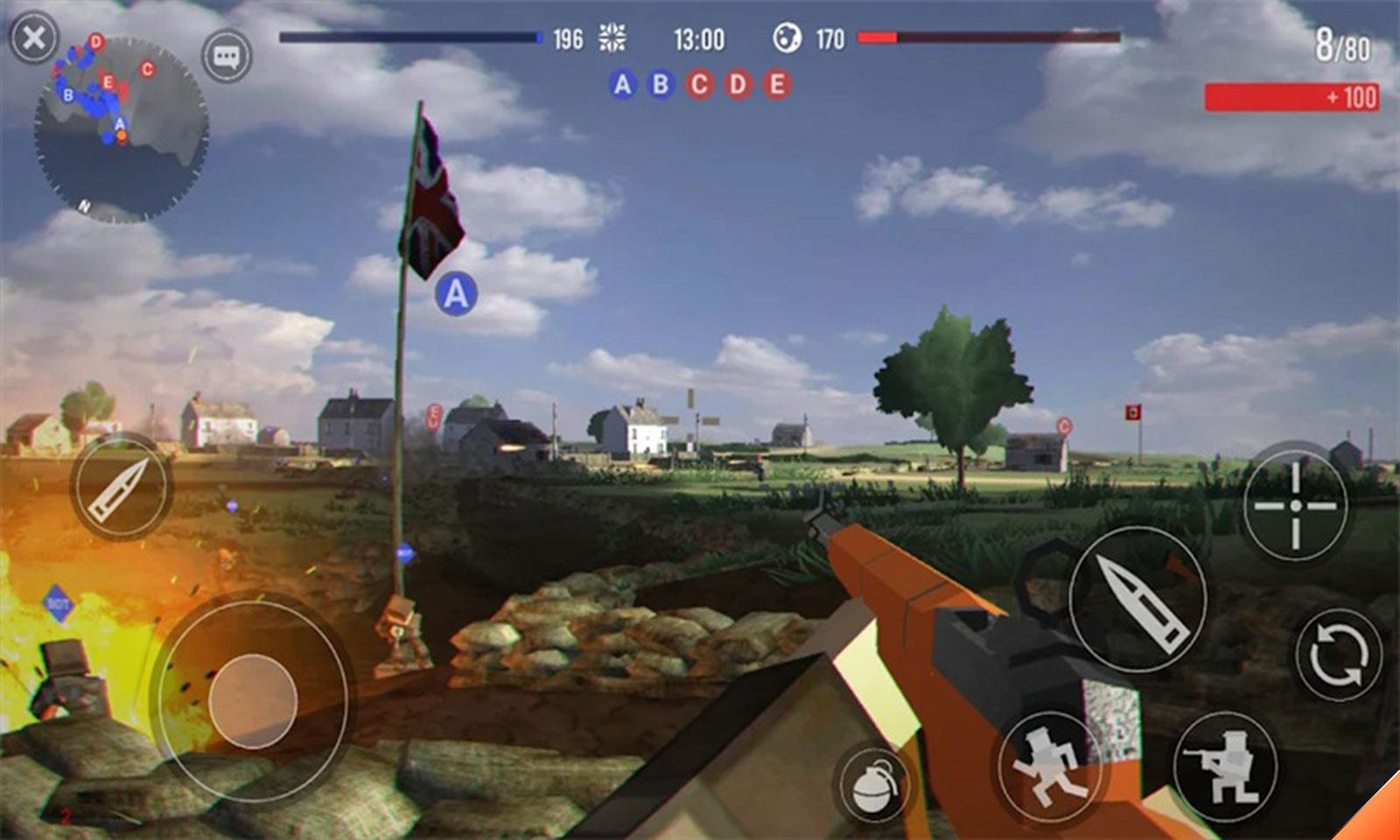Image resolution: width=1400 pixels, height=840 pixels.
Task: Aim down sights with crosshair button
Action: pyautogui.click(x=1295, y=505)
